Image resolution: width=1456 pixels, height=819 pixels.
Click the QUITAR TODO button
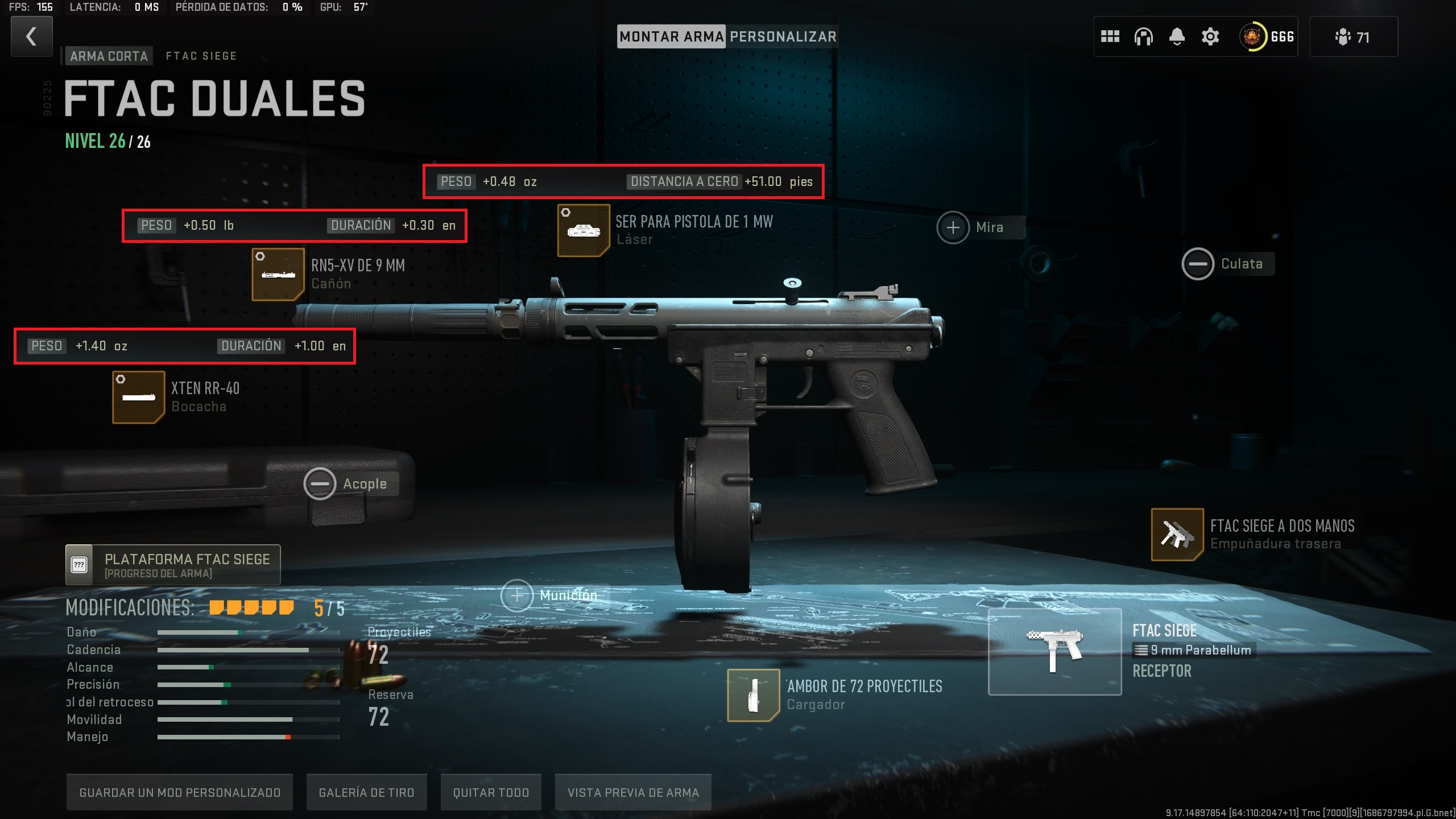click(x=490, y=792)
